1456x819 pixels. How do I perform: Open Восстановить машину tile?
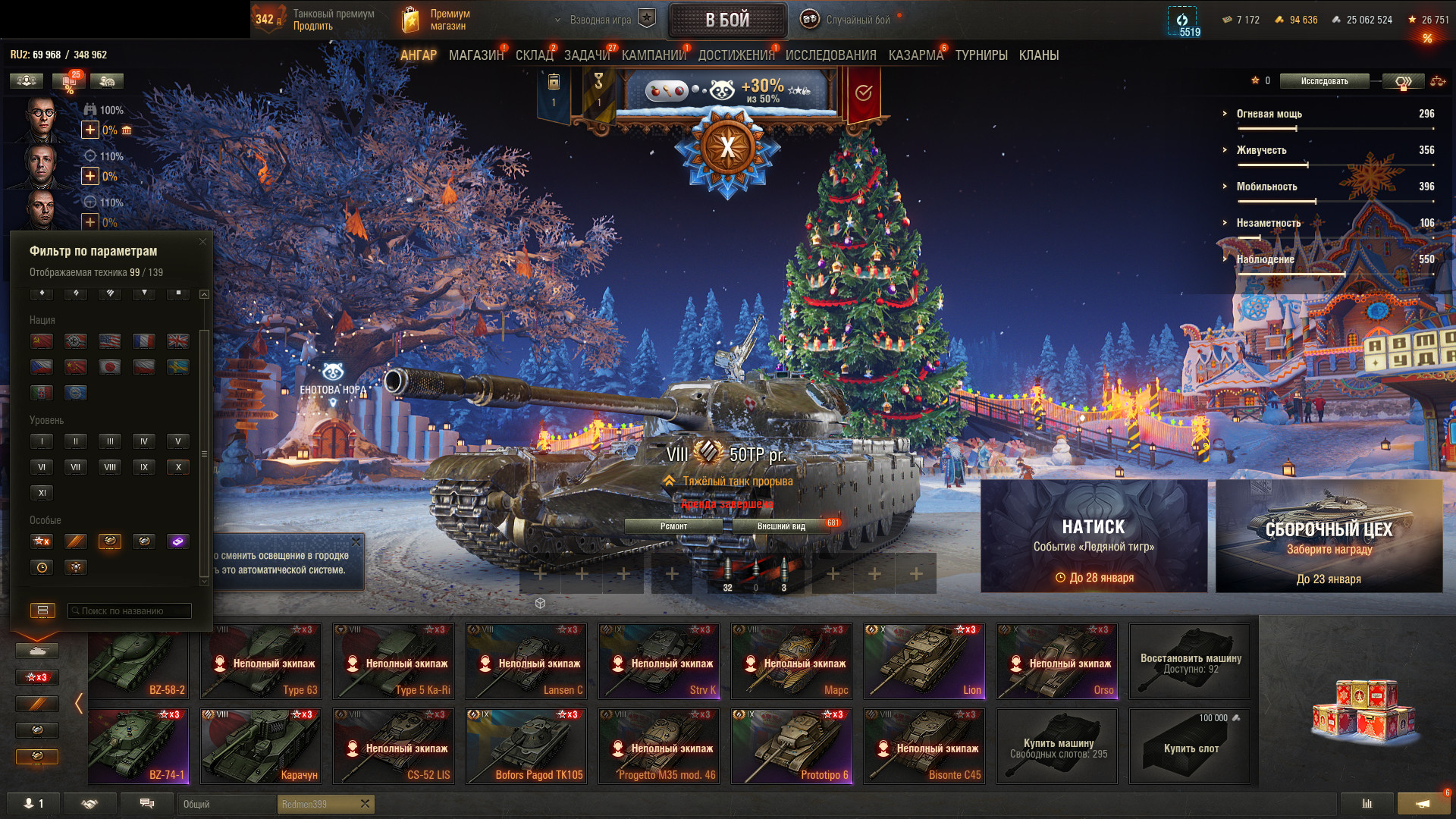click(x=1190, y=661)
